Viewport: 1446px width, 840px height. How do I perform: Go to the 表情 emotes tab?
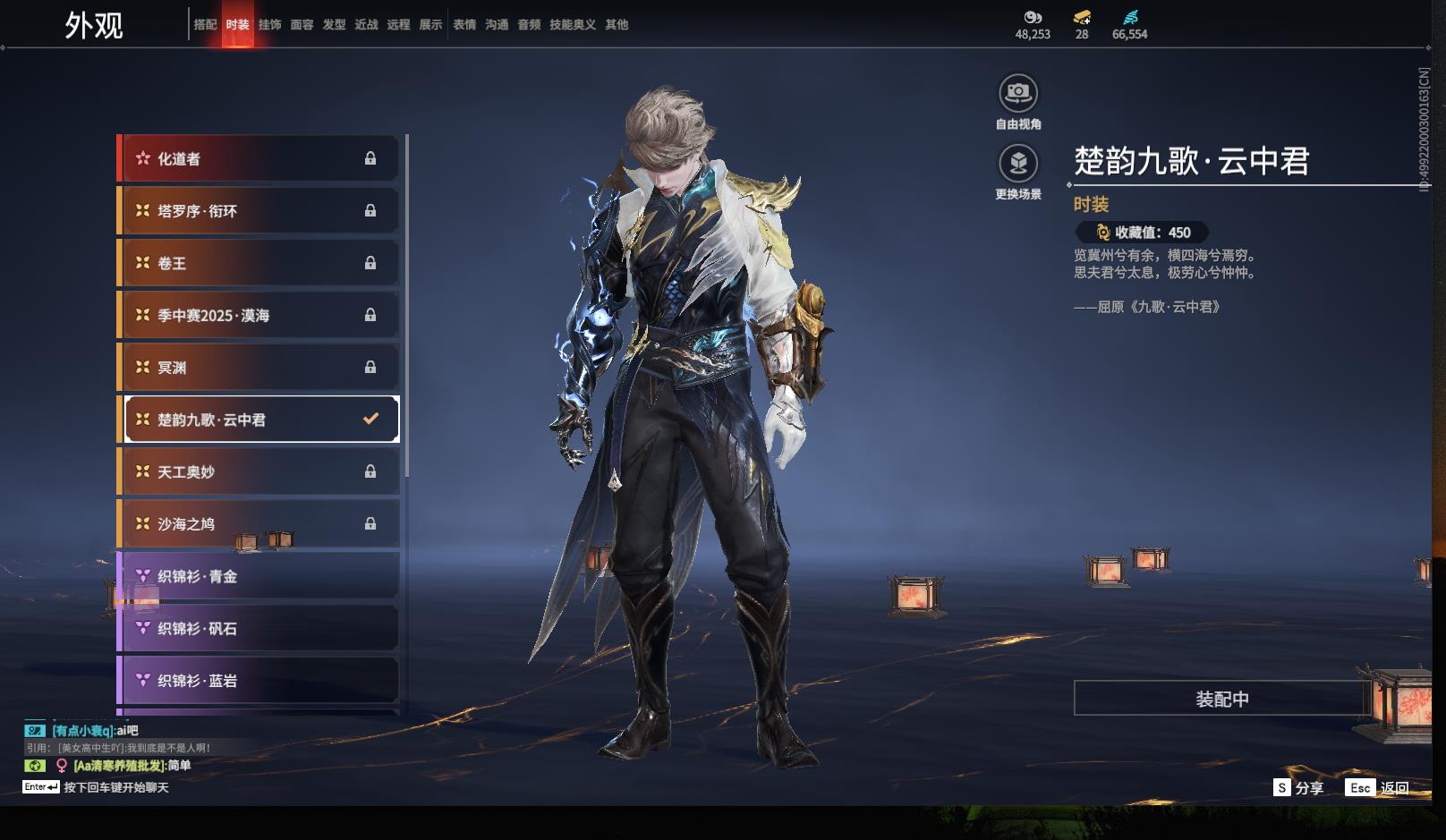(x=464, y=25)
